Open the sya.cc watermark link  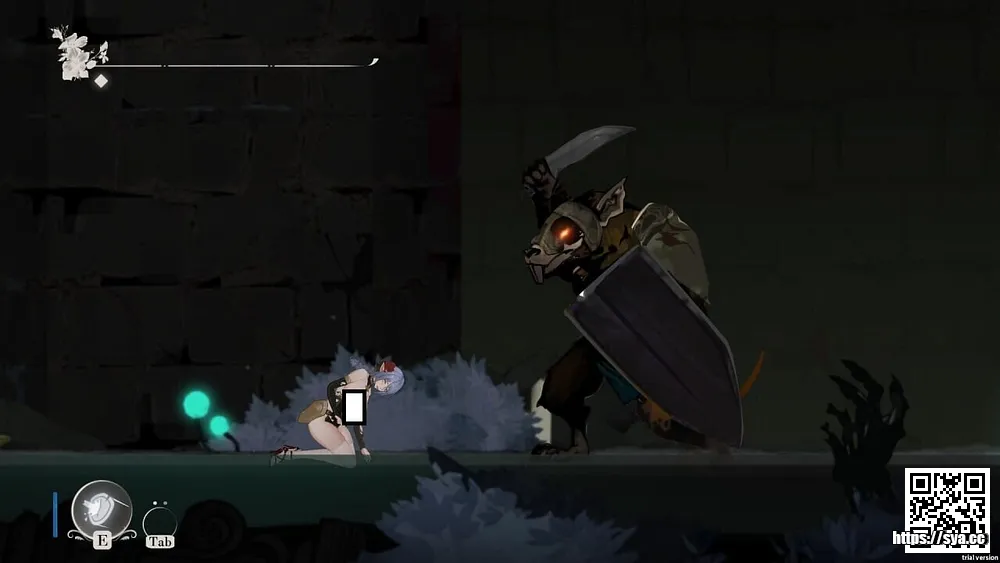[939, 538]
